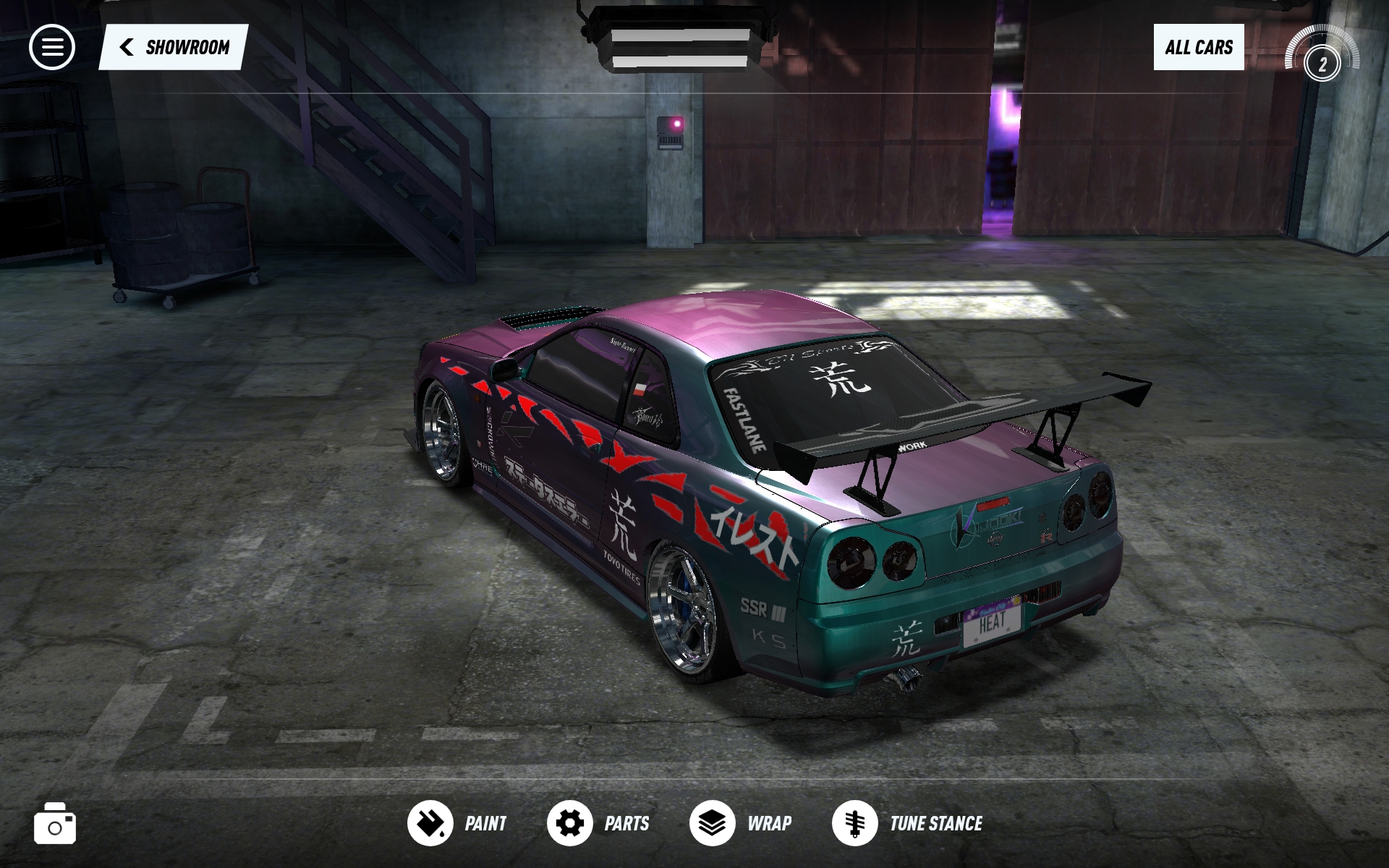Viewport: 1389px width, 868px height.
Task: Activate the camera photo mode
Action: [55, 824]
